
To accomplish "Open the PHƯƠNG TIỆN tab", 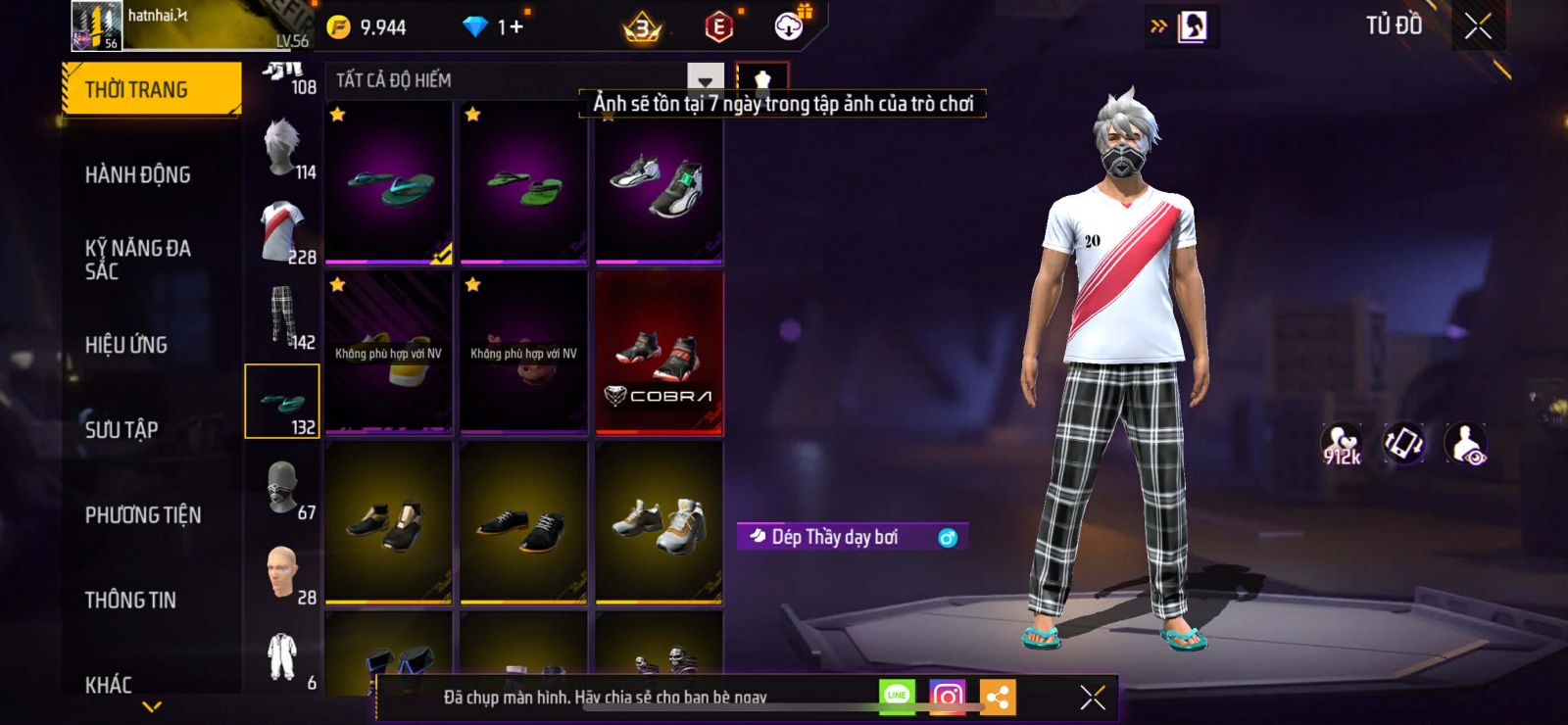I will point(143,515).
